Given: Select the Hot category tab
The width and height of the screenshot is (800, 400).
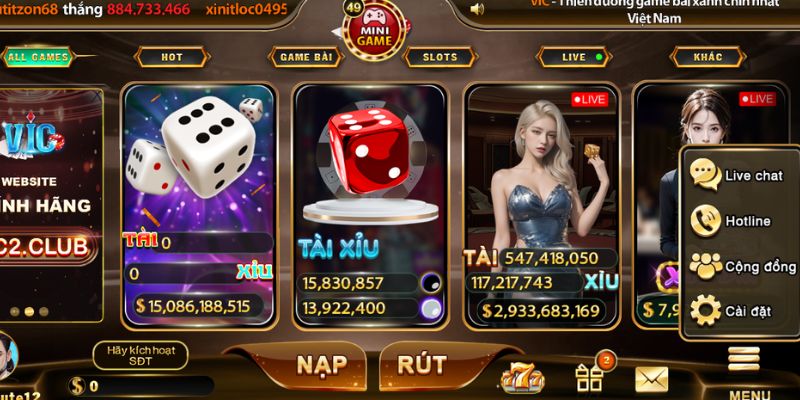Looking at the screenshot, I should [x=172, y=57].
